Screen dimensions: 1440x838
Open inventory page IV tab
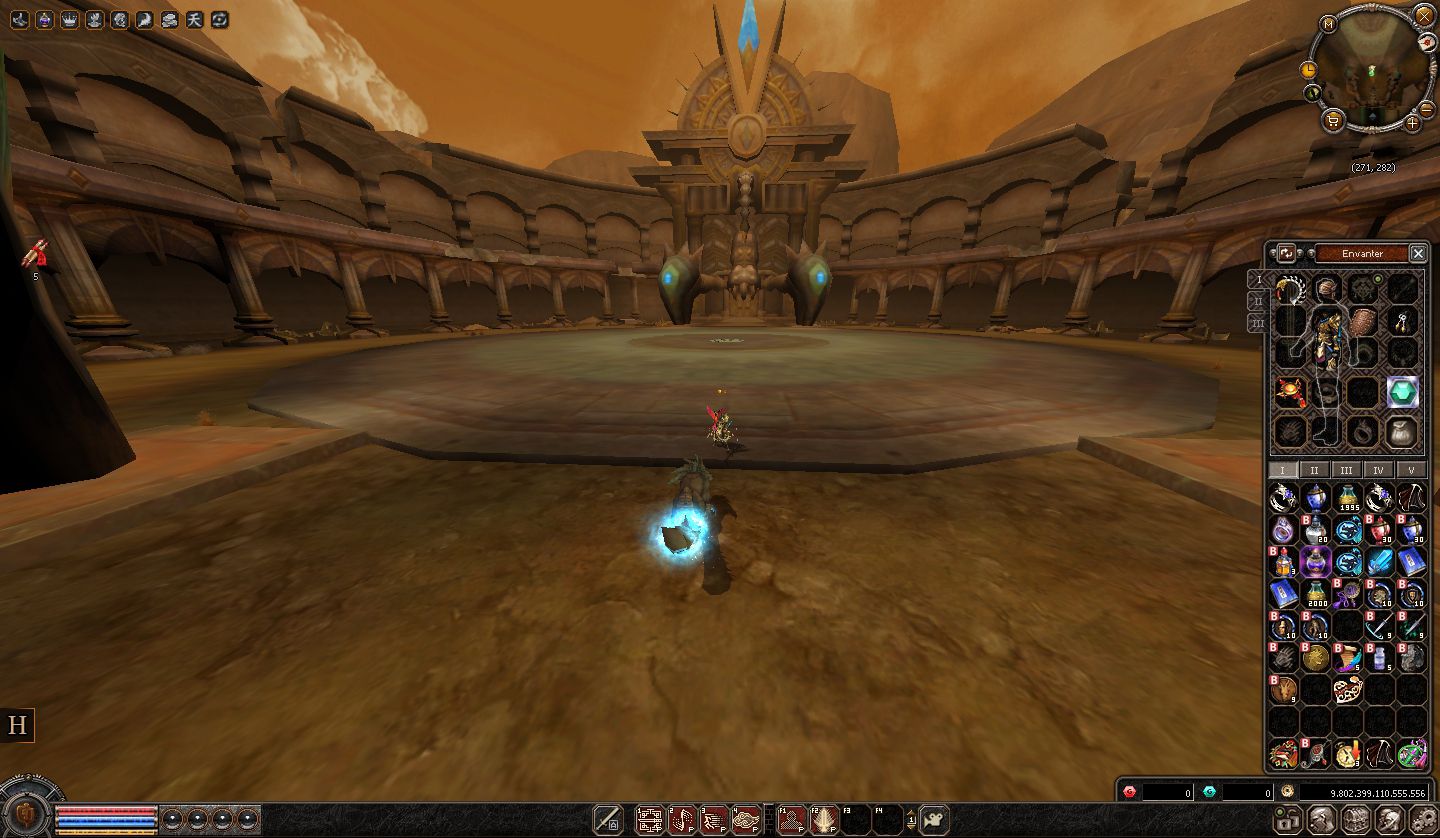pos(1379,470)
